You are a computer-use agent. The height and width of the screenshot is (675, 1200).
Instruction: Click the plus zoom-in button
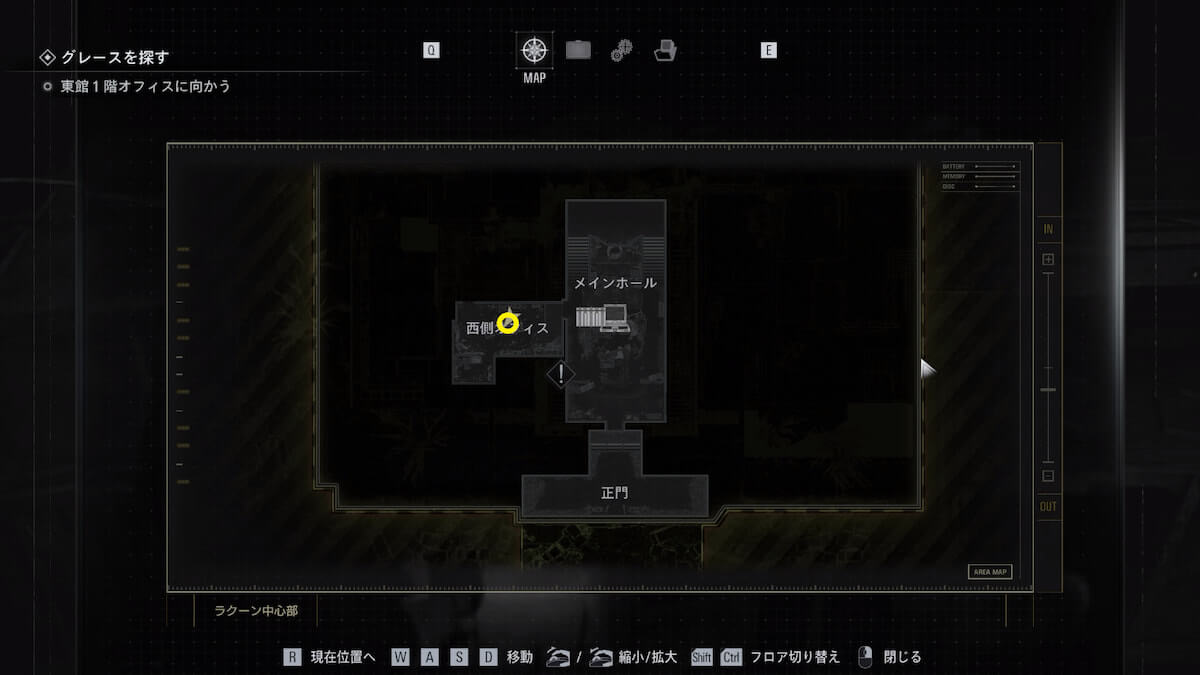pyautogui.click(x=1048, y=260)
